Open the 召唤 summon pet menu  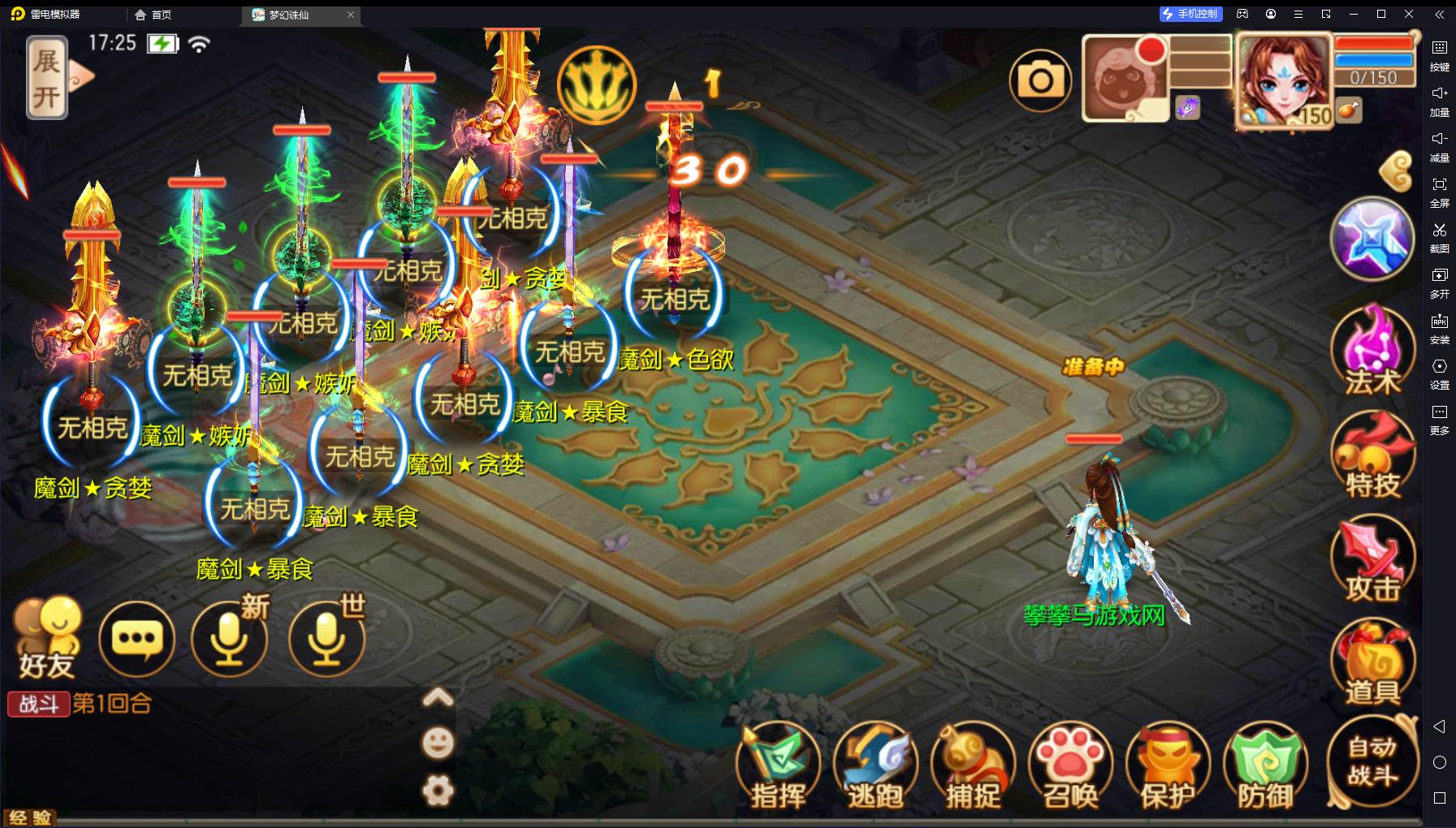1070,767
